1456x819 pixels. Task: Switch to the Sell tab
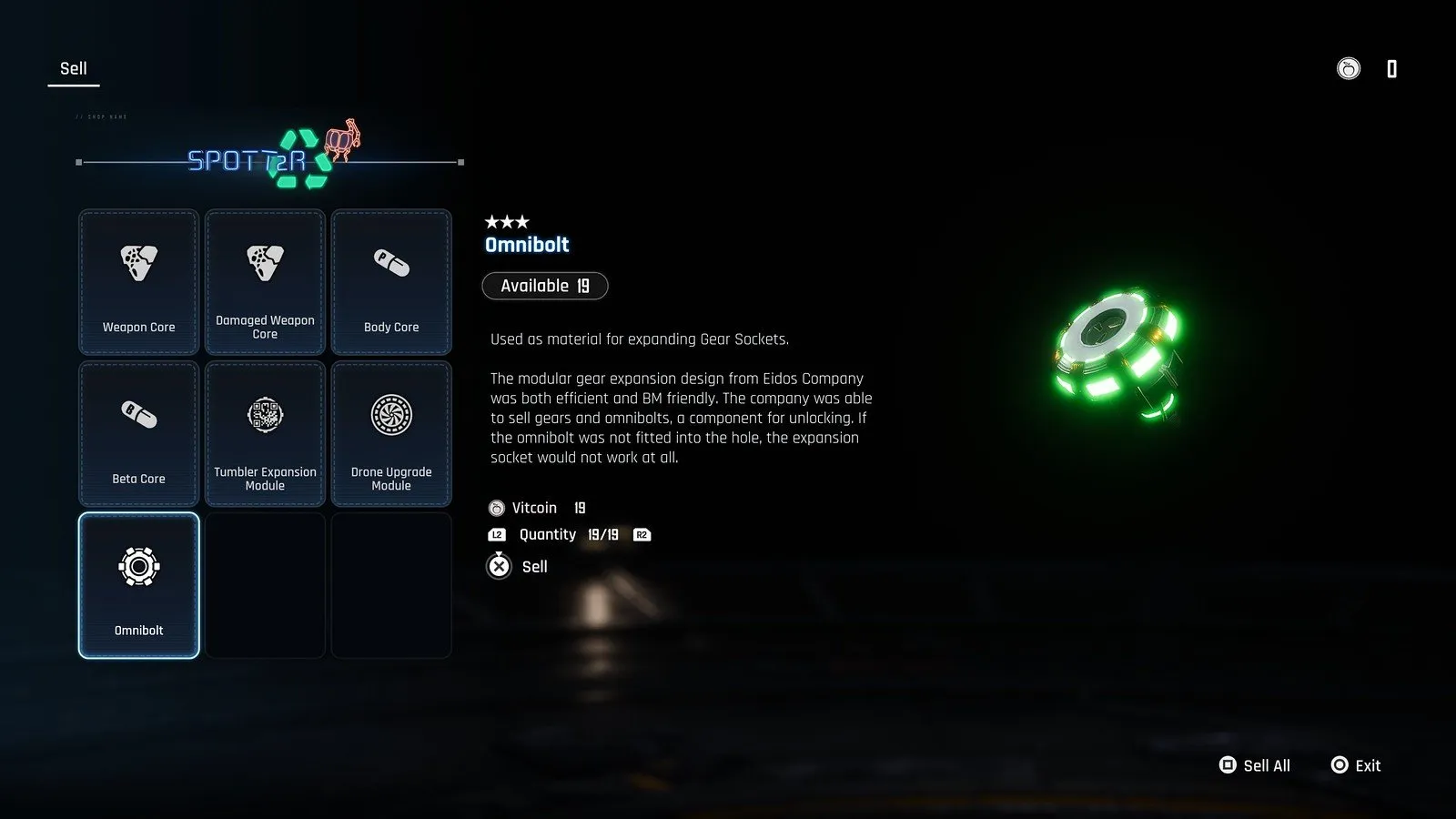[x=74, y=69]
